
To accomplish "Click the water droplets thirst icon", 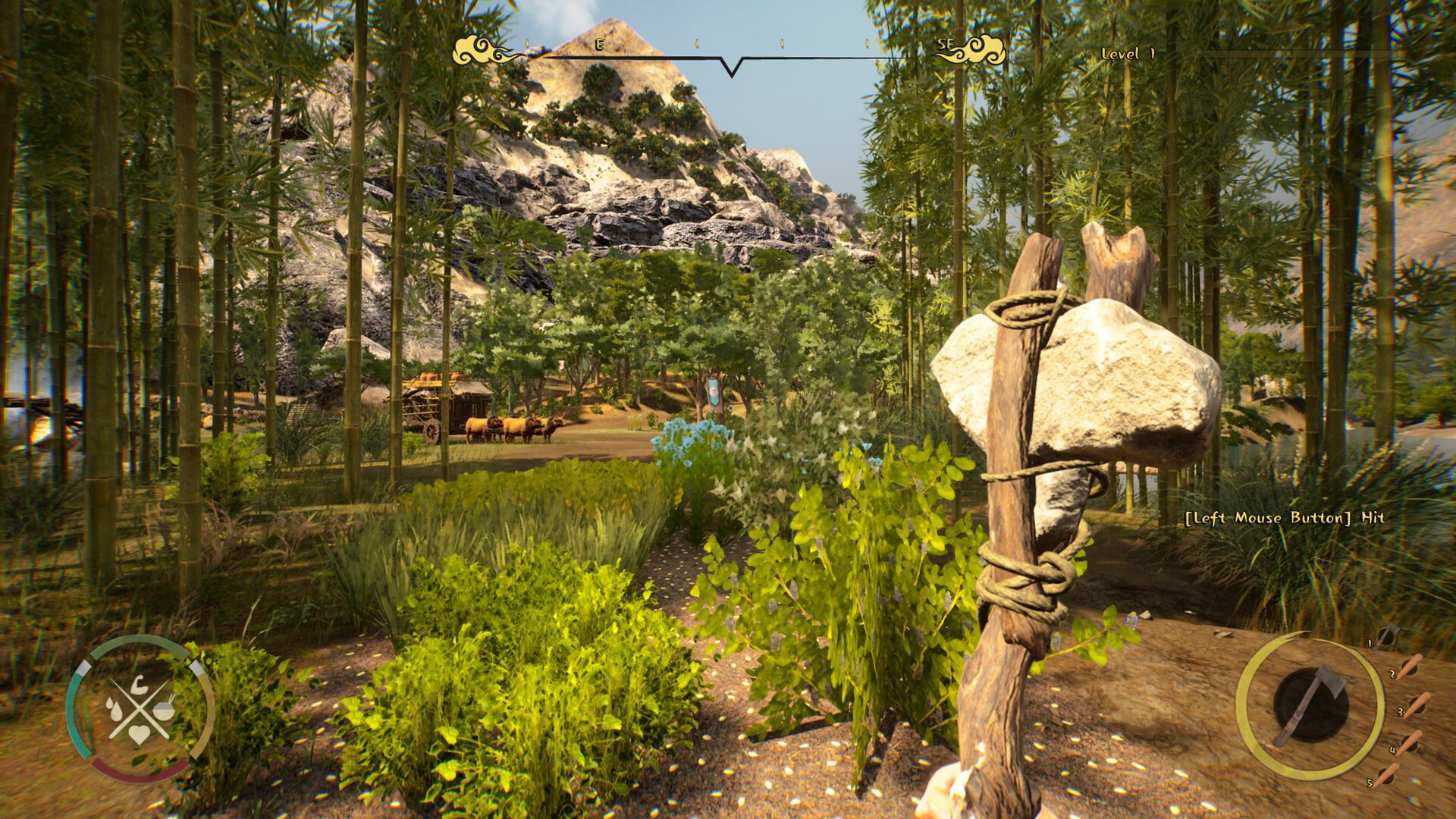I will pyautogui.click(x=115, y=710).
